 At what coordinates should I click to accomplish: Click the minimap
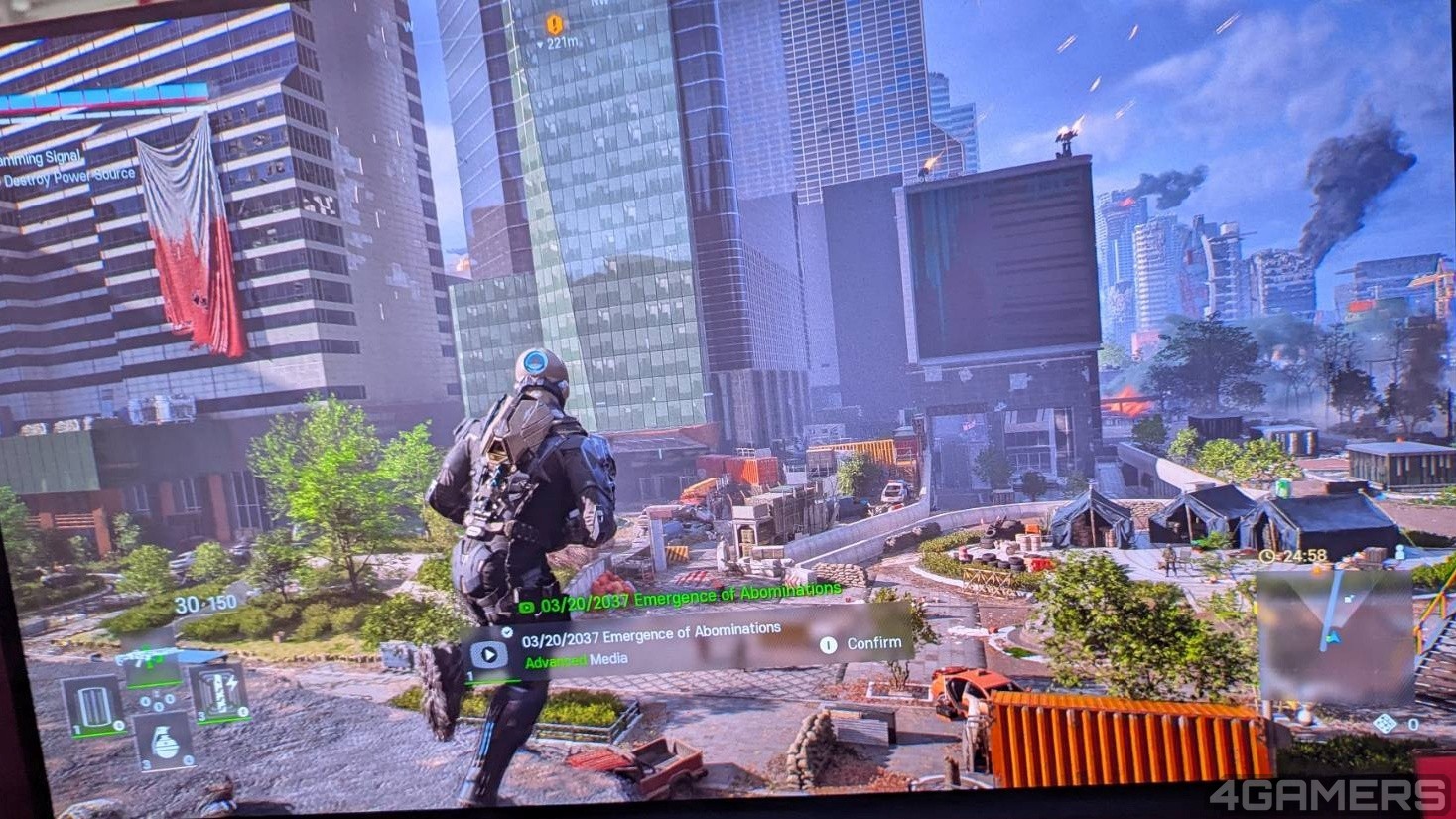(1333, 635)
